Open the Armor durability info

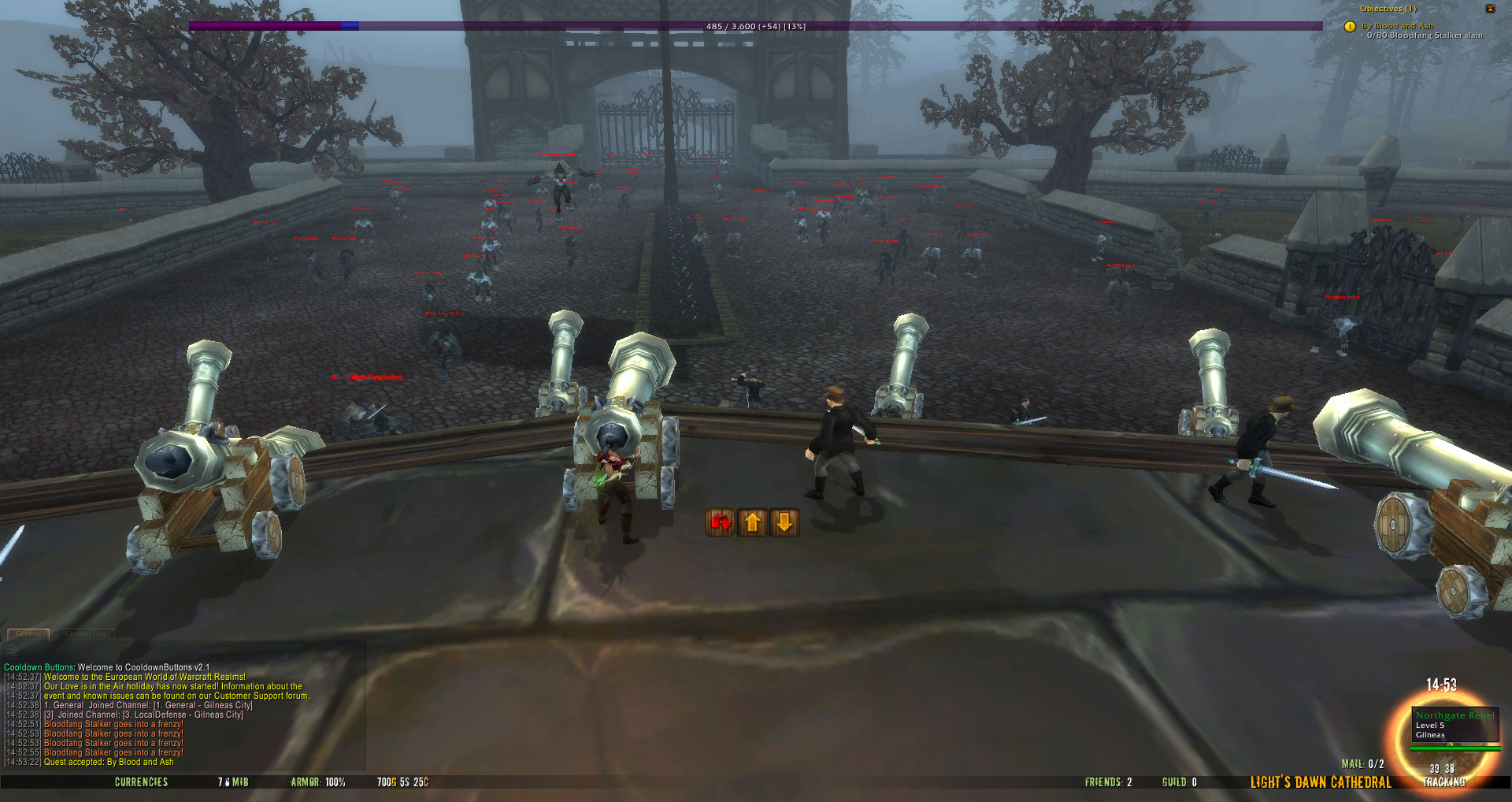[318, 782]
